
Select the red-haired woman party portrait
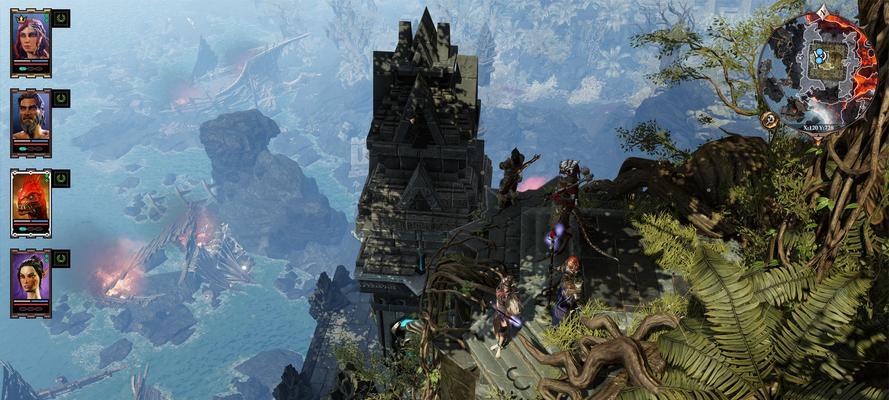[x=30, y=39]
